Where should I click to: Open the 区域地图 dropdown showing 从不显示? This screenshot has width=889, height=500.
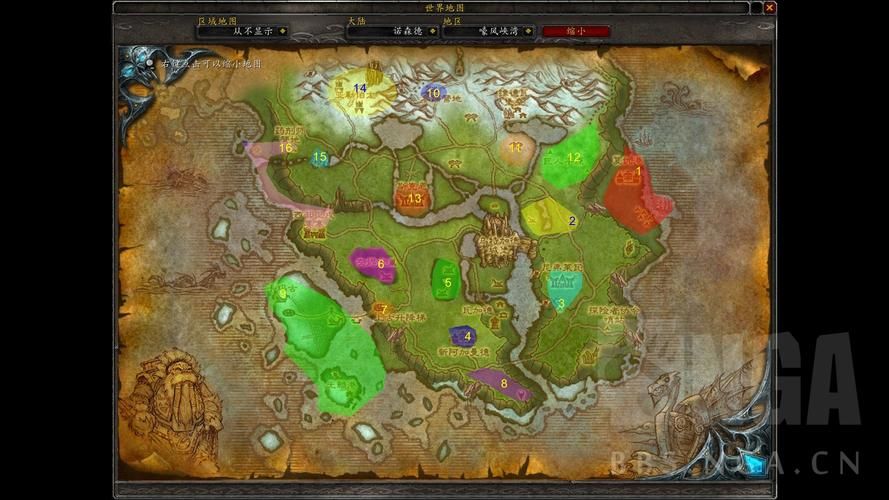(x=282, y=31)
